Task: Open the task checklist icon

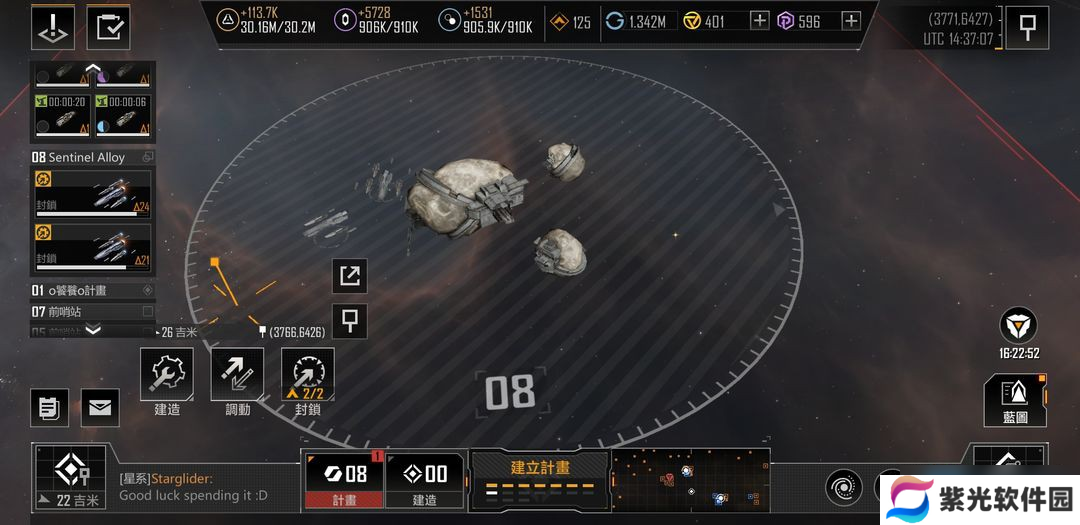Action: [x=108, y=27]
